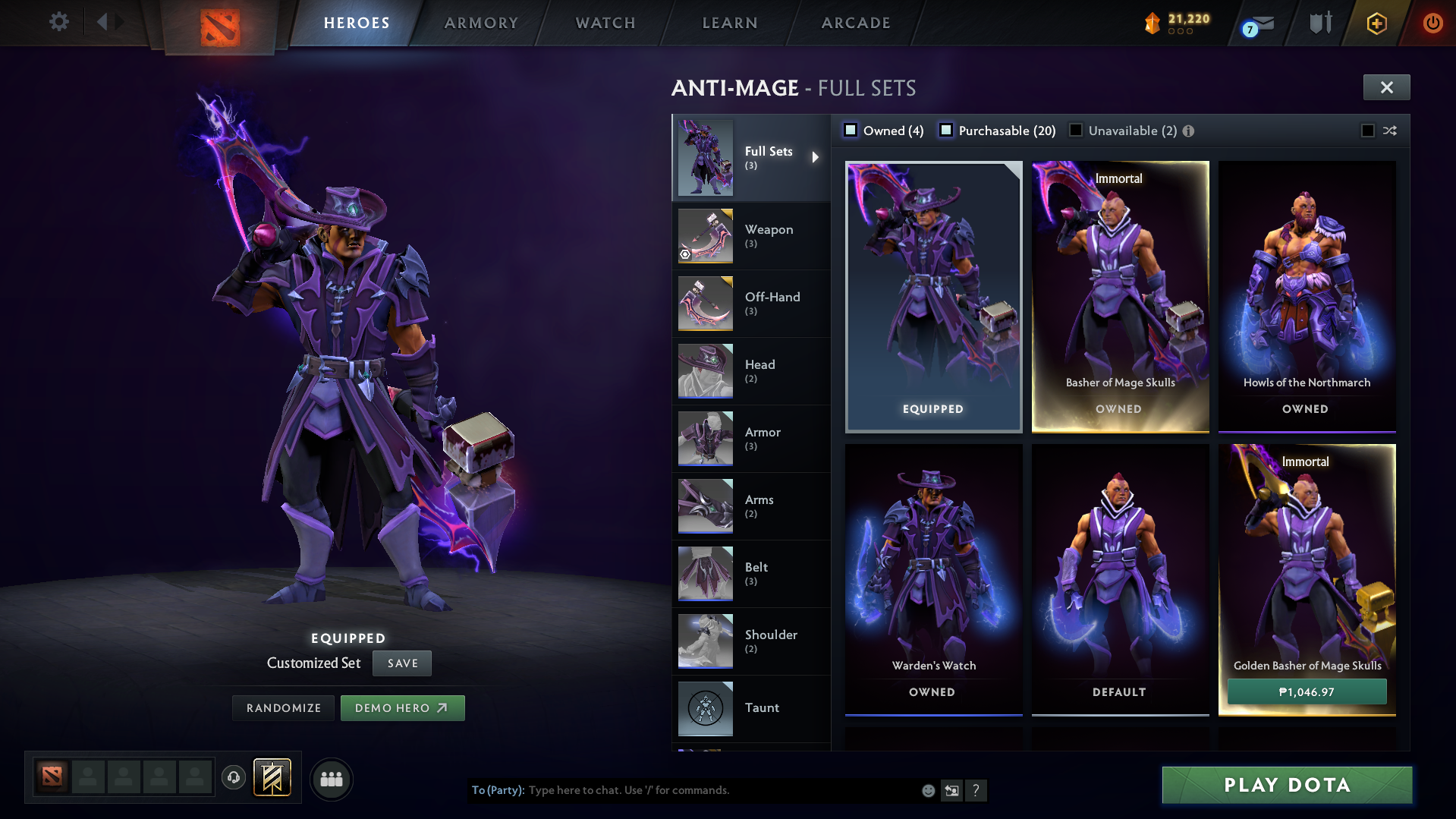Screen dimensions: 1456x819
Task: Enable the Unavailable (2) filter
Action: [1076, 130]
